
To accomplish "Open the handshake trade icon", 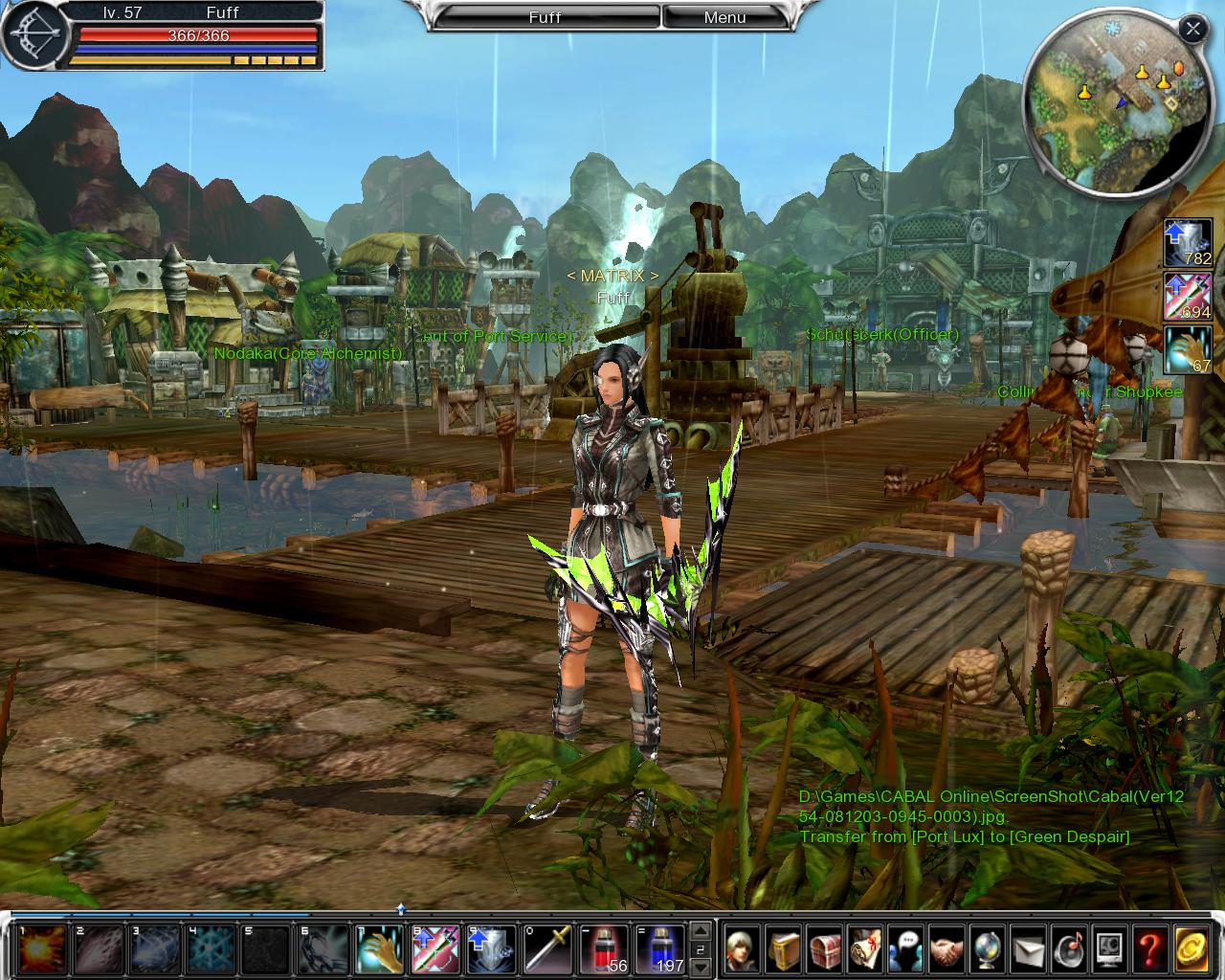I will click(947, 949).
